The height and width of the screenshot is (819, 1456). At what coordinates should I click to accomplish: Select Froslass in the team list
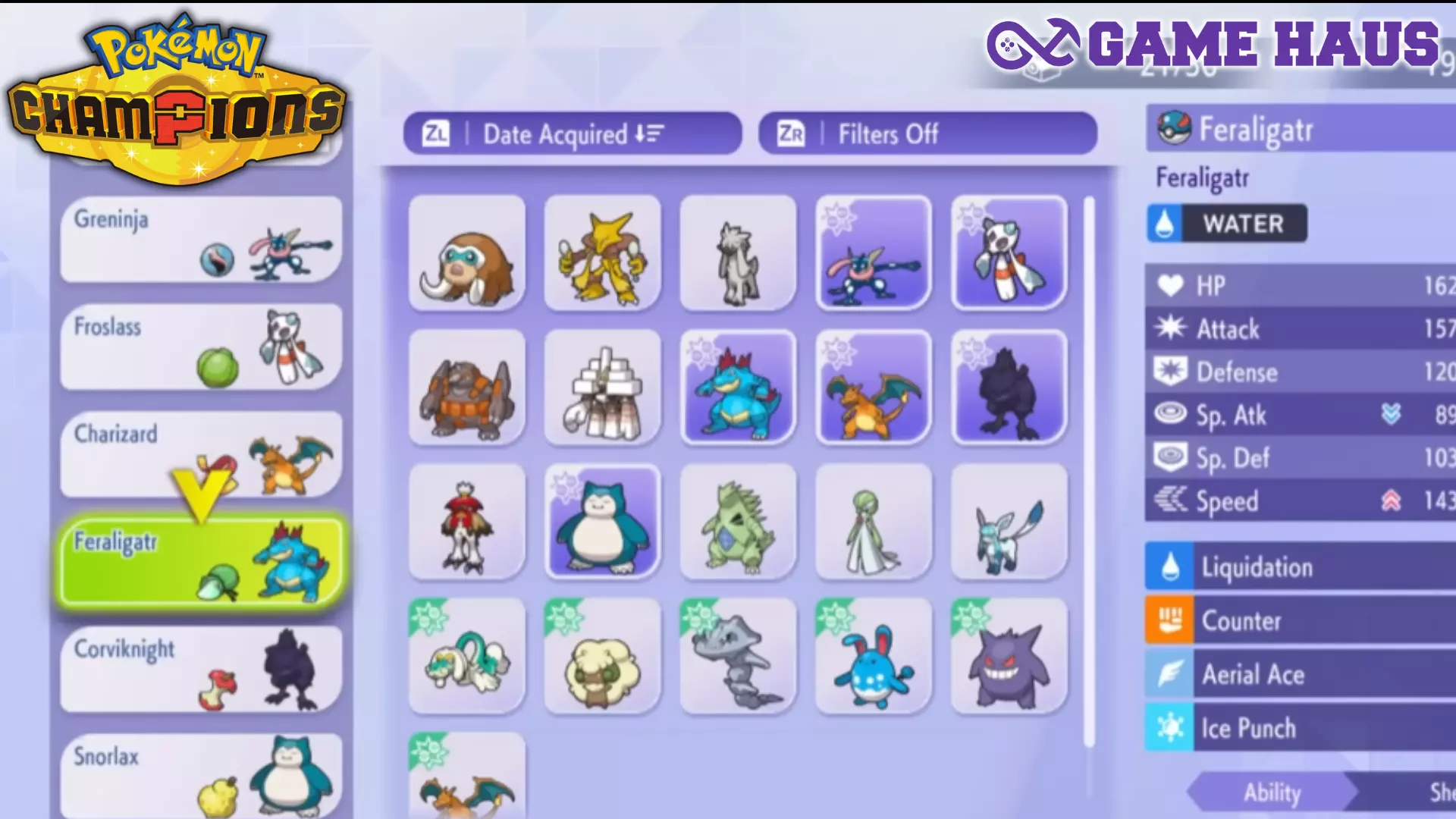tap(201, 347)
